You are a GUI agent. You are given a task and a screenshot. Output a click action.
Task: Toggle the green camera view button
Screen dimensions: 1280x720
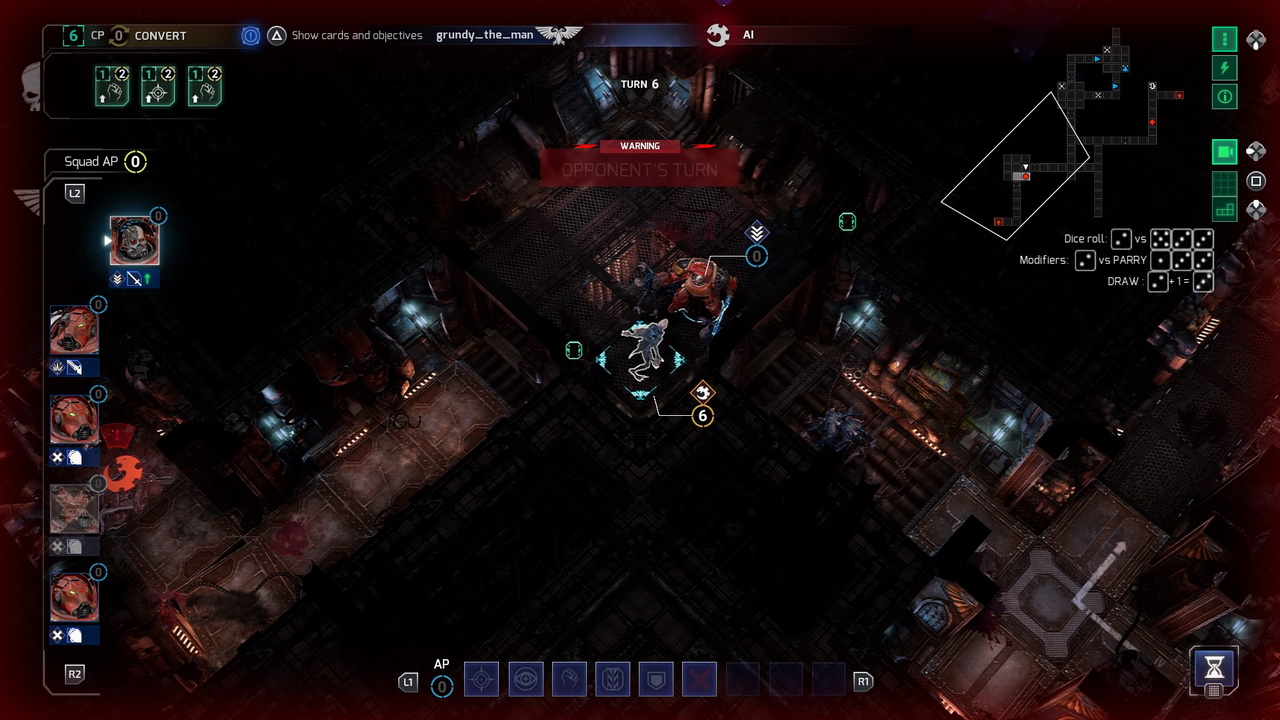[1225, 152]
